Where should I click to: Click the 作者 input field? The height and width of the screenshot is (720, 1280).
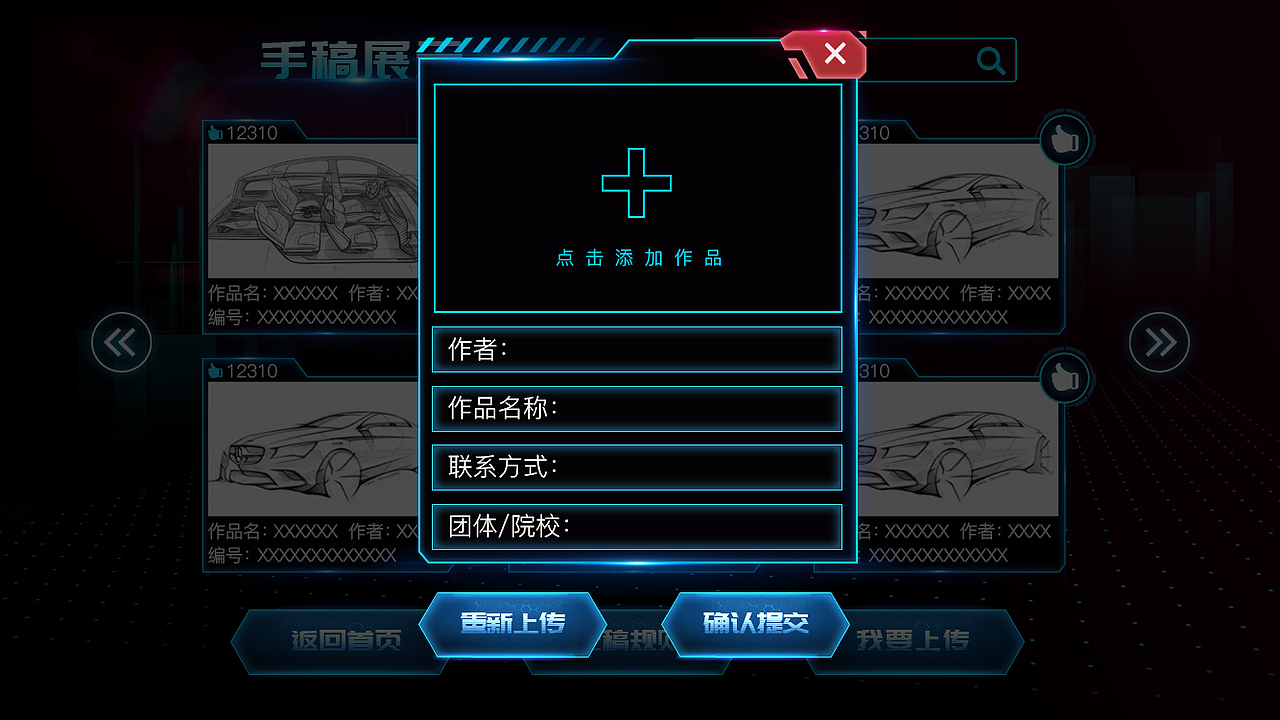(x=637, y=349)
